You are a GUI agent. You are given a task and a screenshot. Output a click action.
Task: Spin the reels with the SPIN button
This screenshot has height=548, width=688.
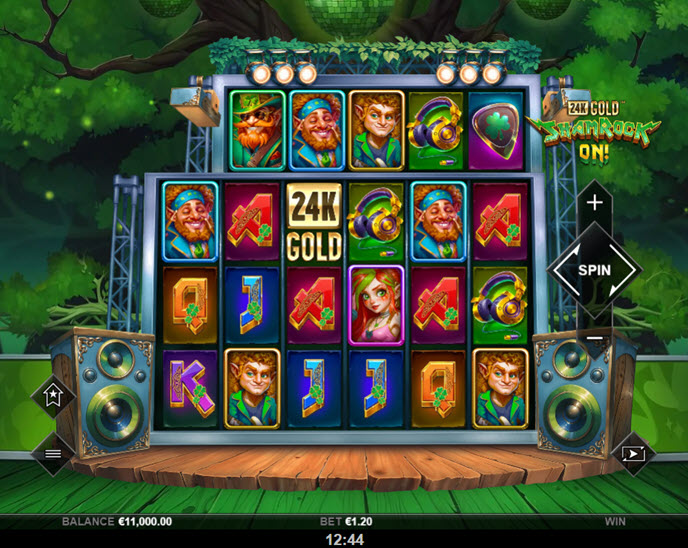tap(594, 270)
